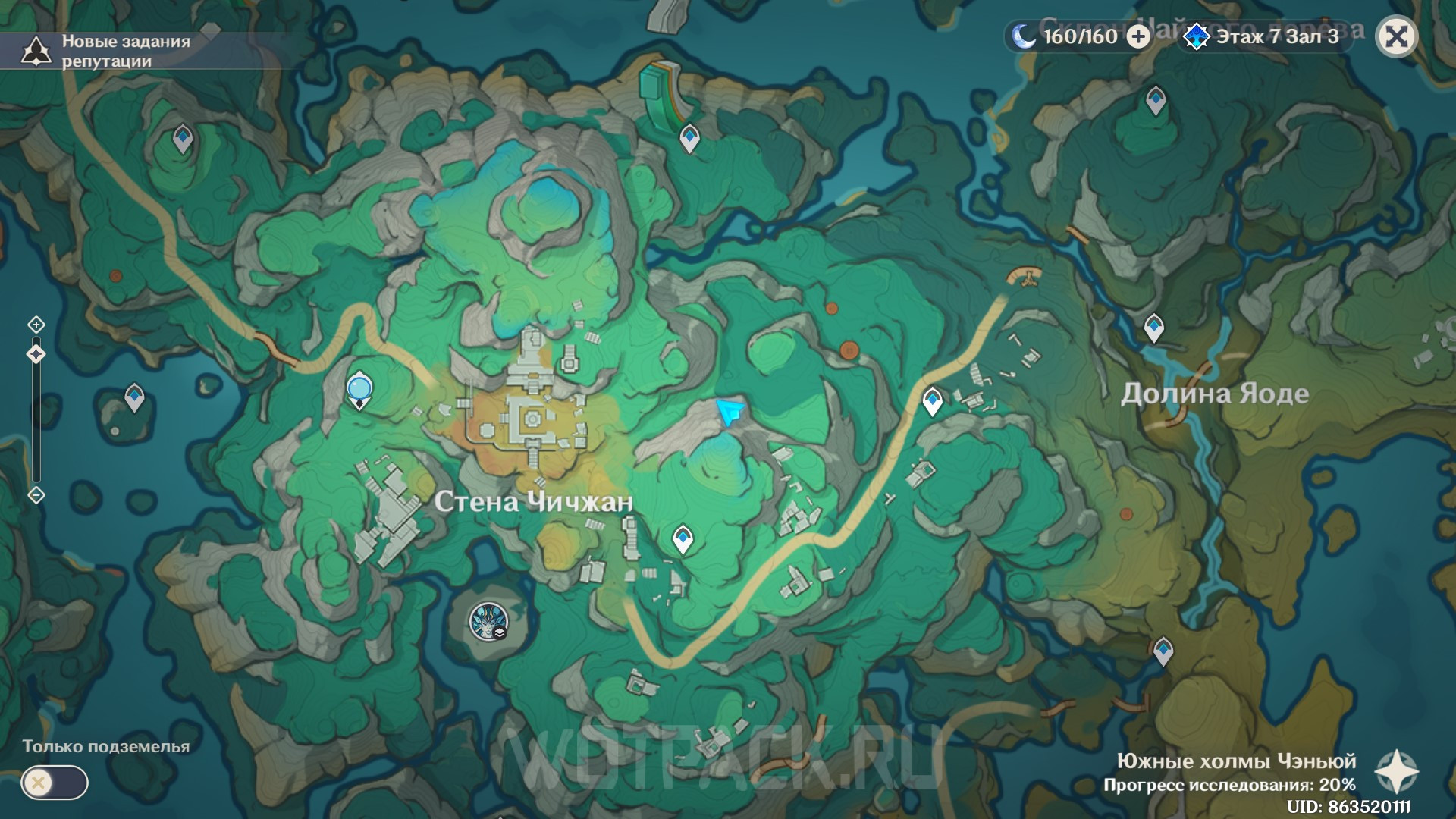Viewport: 1456px width, 819px height.
Task: Select the blue bubble custom pin on the map
Action: coord(359,389)
